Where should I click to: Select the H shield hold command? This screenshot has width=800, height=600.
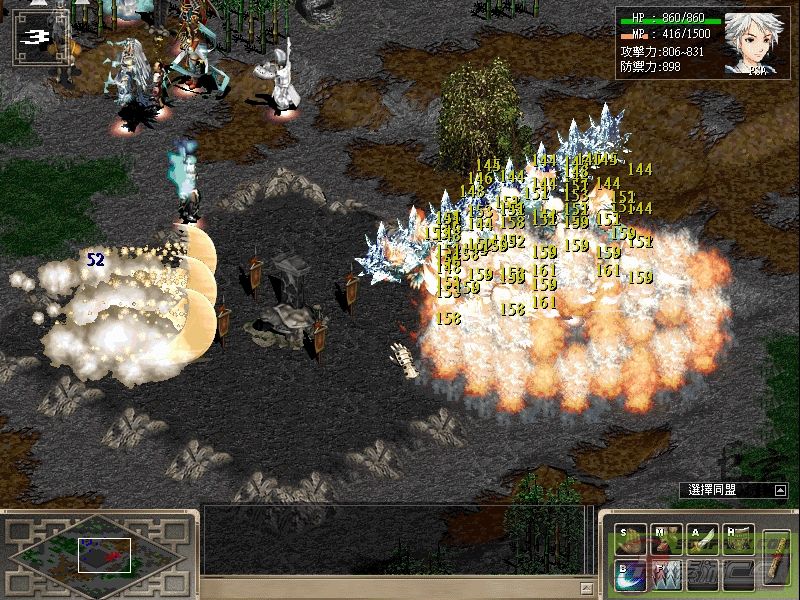[x=738, y=540]
